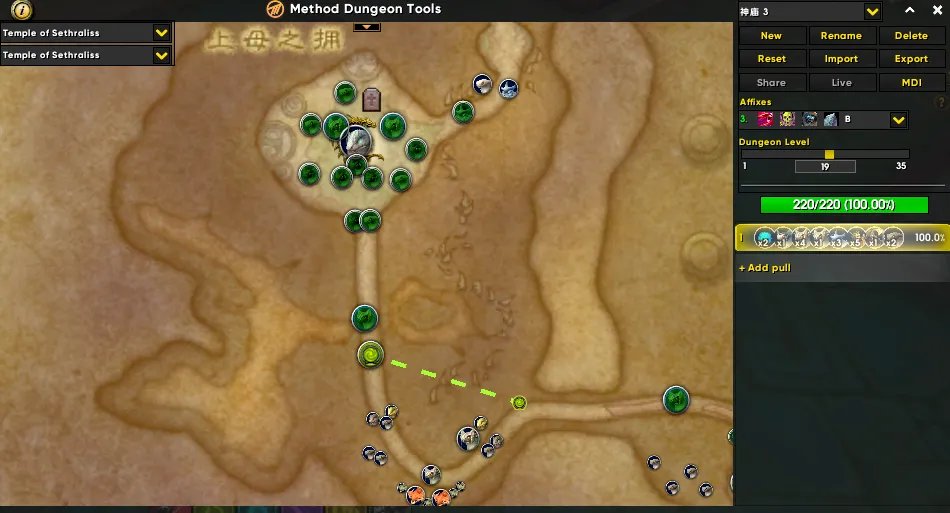This screenshot has width=950, height=513.
Task: Import a dungeon route
Action: pos(841,59)
